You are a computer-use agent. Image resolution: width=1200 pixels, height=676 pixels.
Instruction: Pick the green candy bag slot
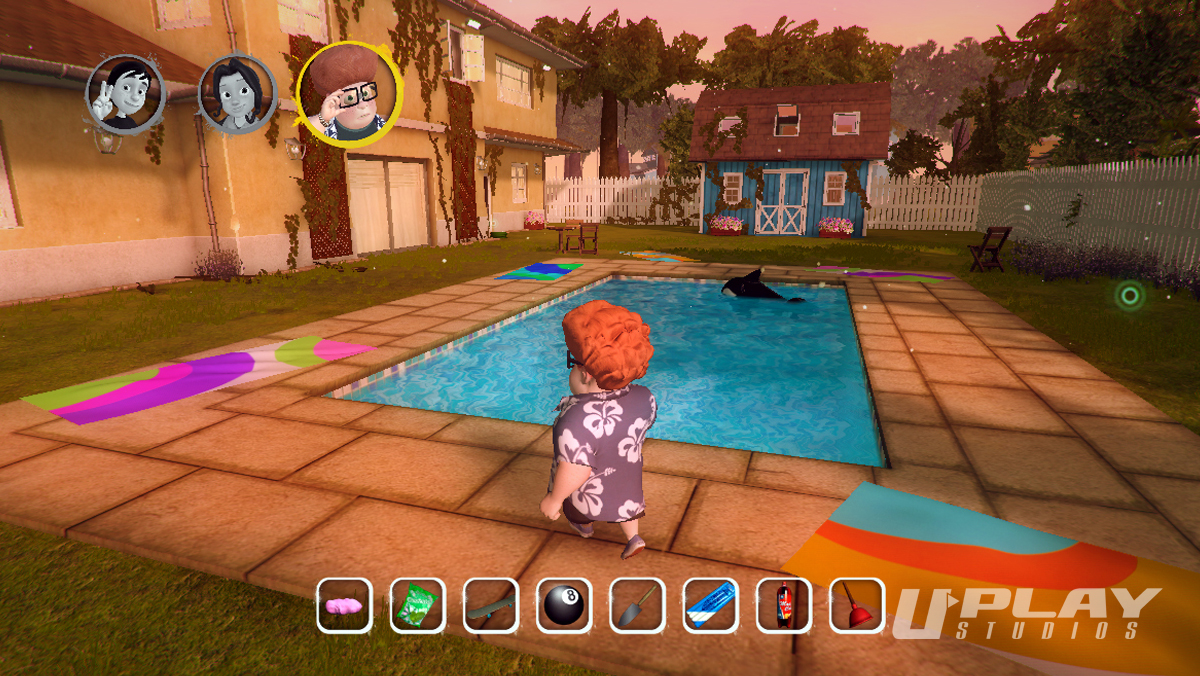tap(417, 605)
